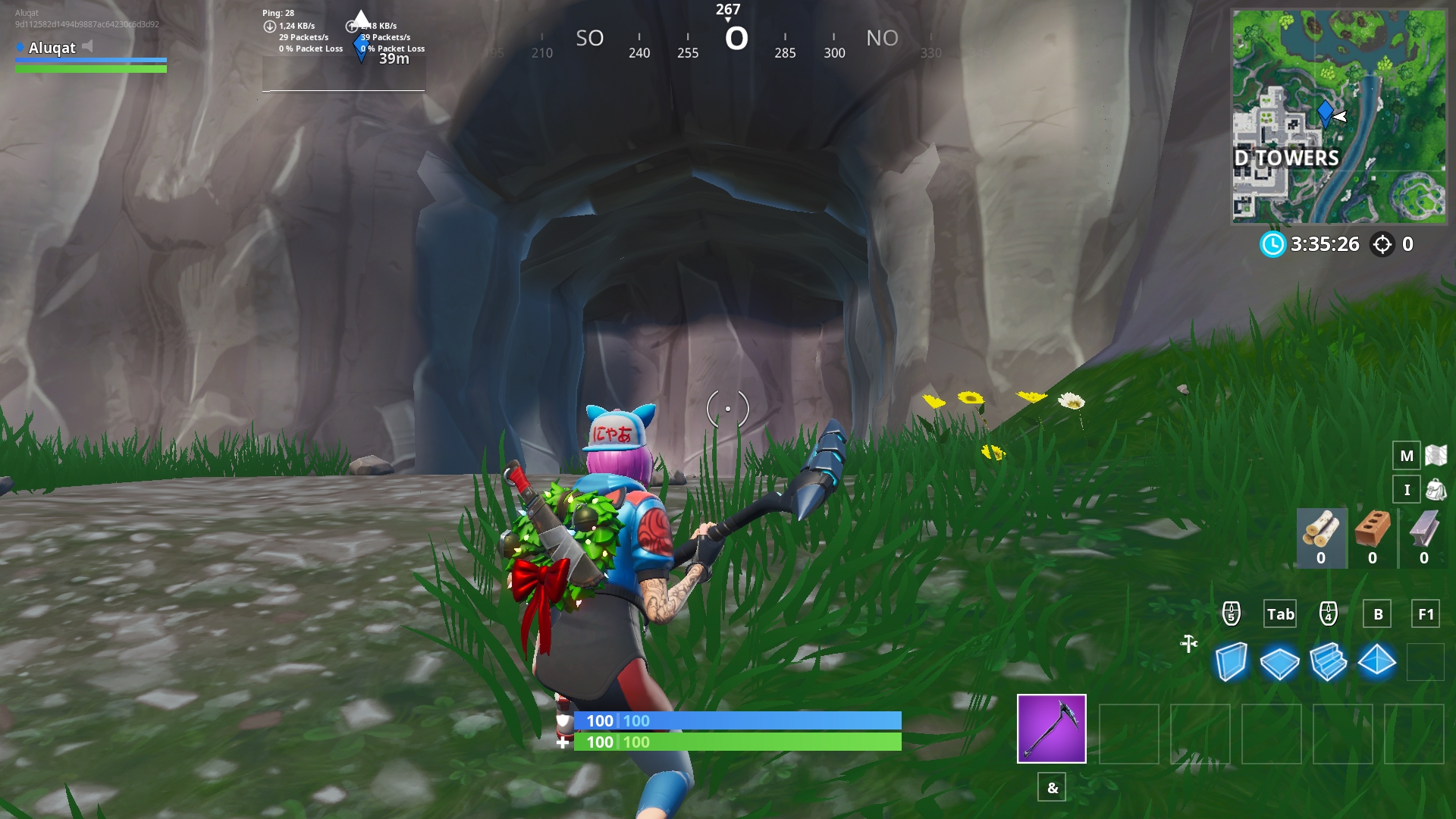1456x819 pixels.
Task: Select the roof build piece icon
Action: [1376, 662]
